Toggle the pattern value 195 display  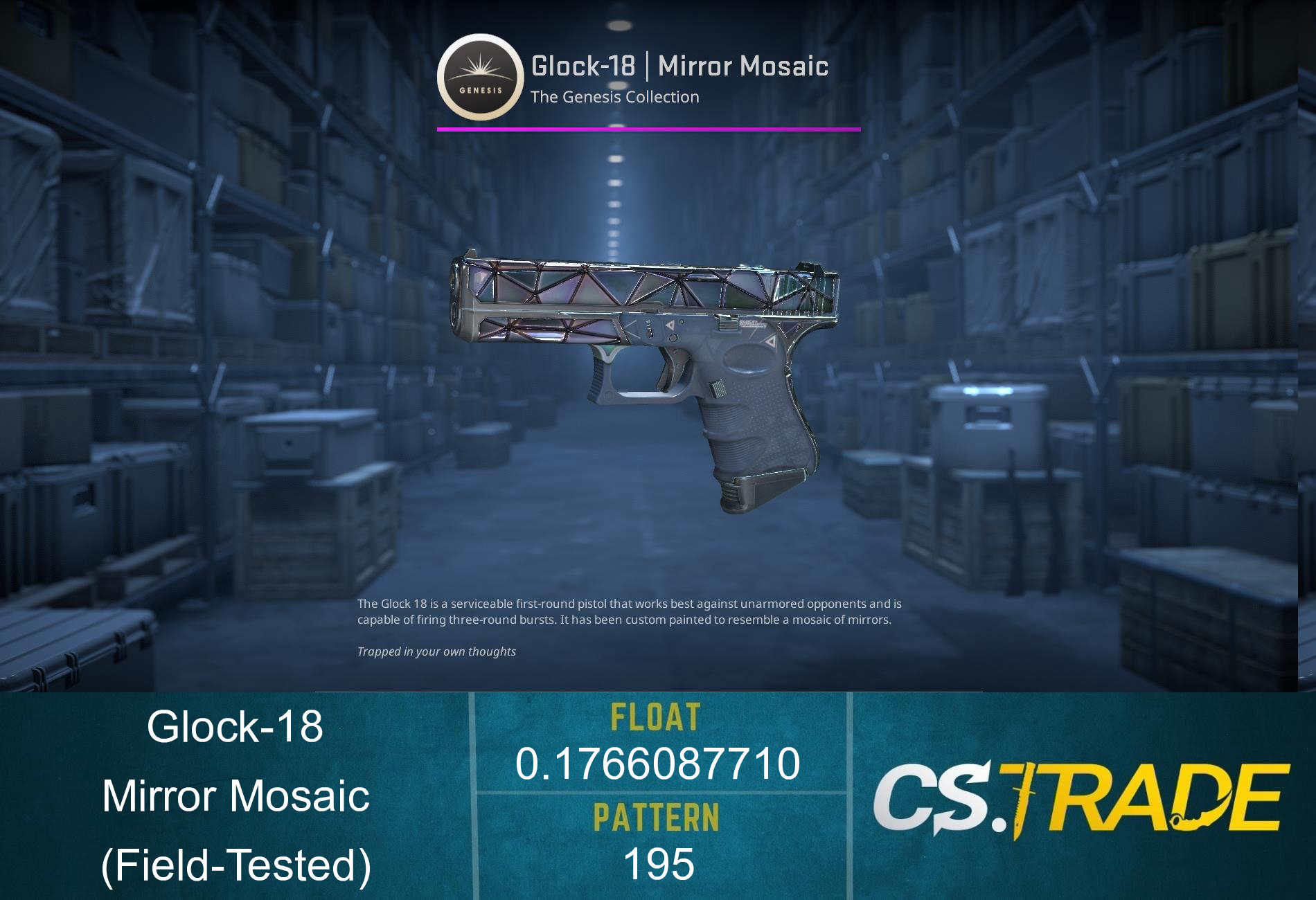(658, 864)
